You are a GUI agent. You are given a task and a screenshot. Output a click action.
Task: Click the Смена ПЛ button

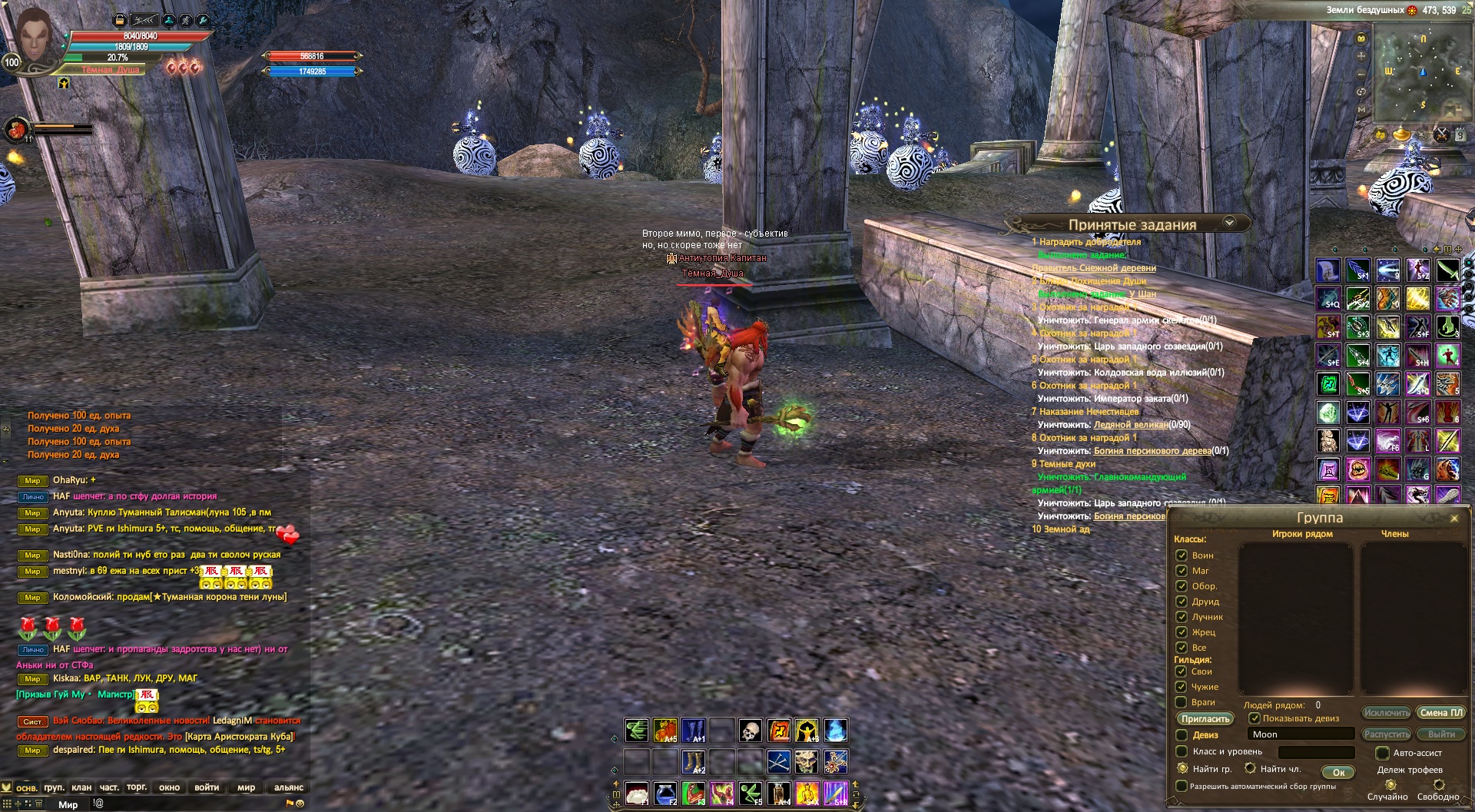(1441, 713)
